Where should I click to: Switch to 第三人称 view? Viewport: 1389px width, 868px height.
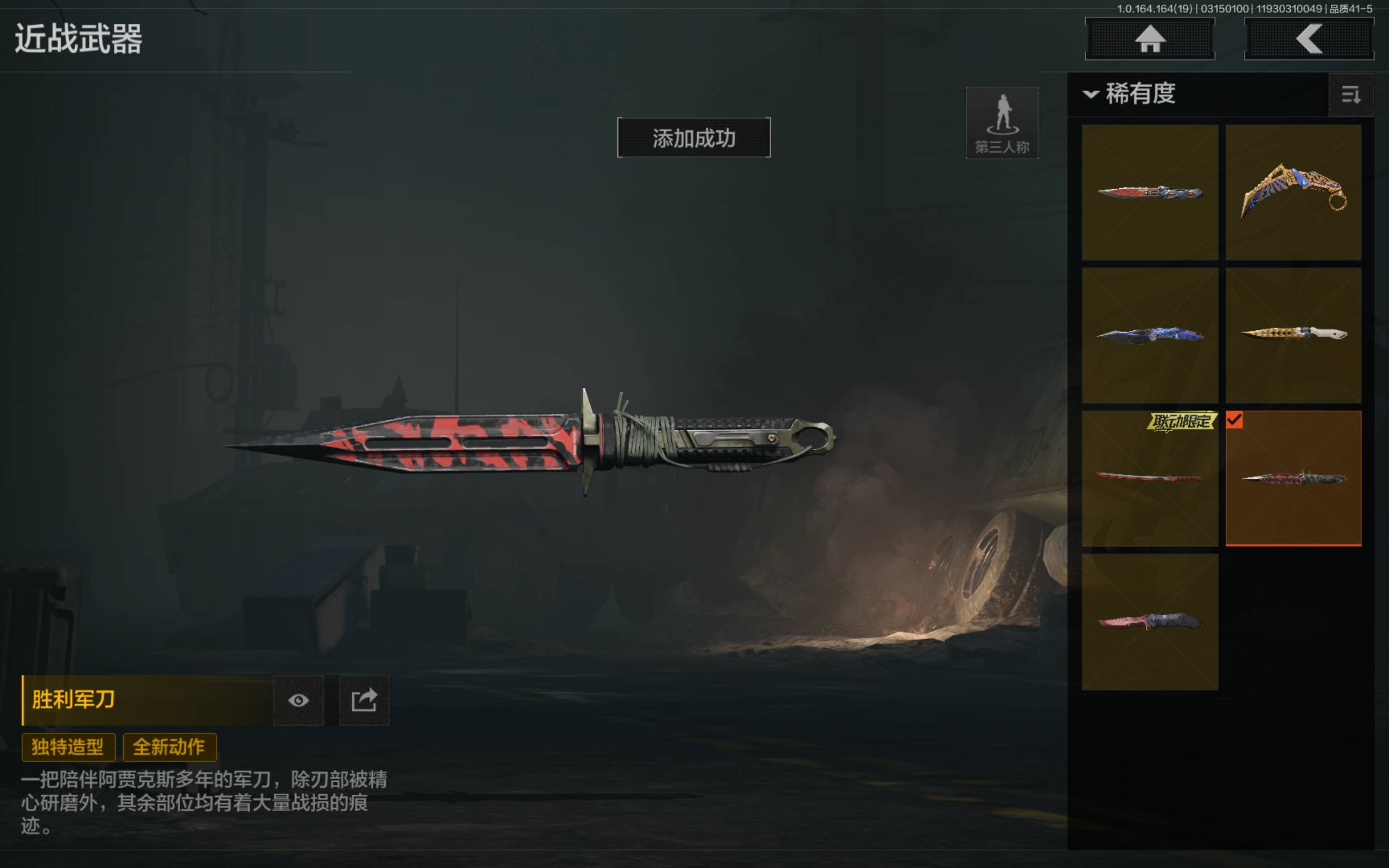pos(1002,123)
